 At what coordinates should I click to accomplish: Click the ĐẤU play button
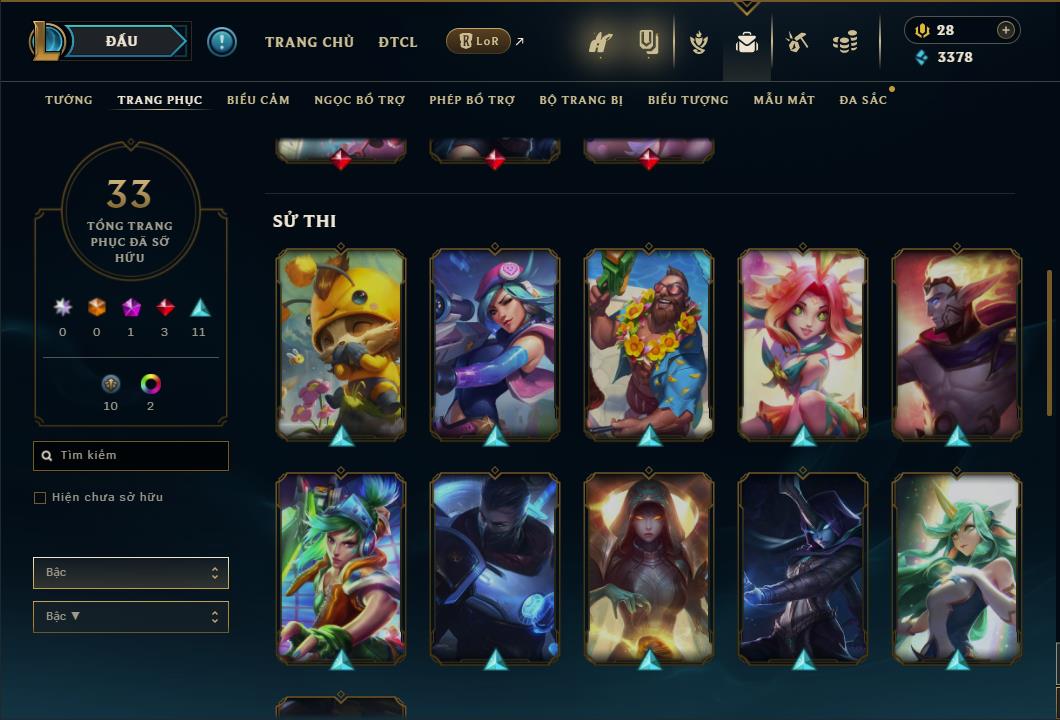[x=121, y=41]
